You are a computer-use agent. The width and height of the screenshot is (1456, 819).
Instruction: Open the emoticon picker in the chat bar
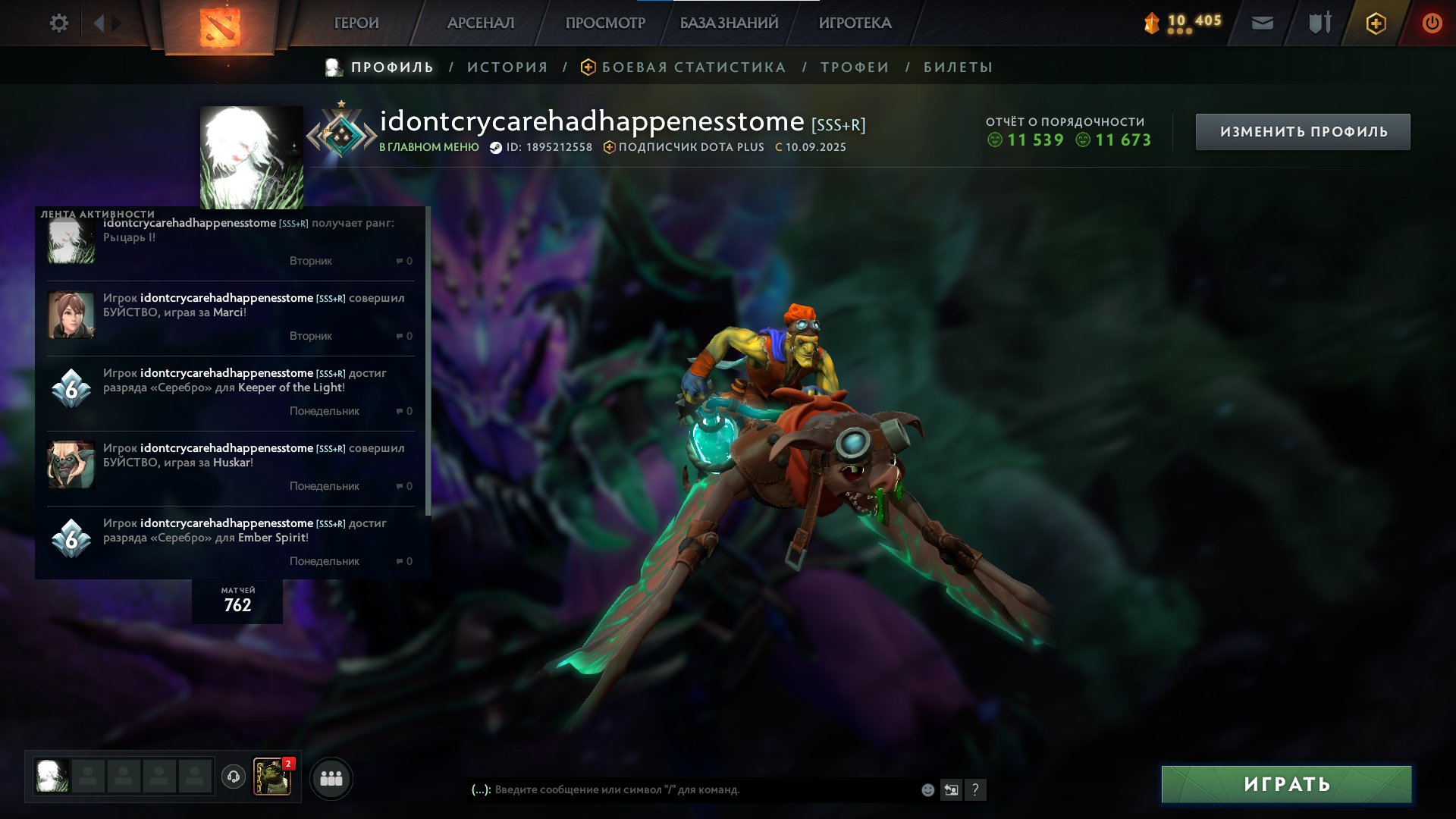pyautogui.click(x=927, y=789)
